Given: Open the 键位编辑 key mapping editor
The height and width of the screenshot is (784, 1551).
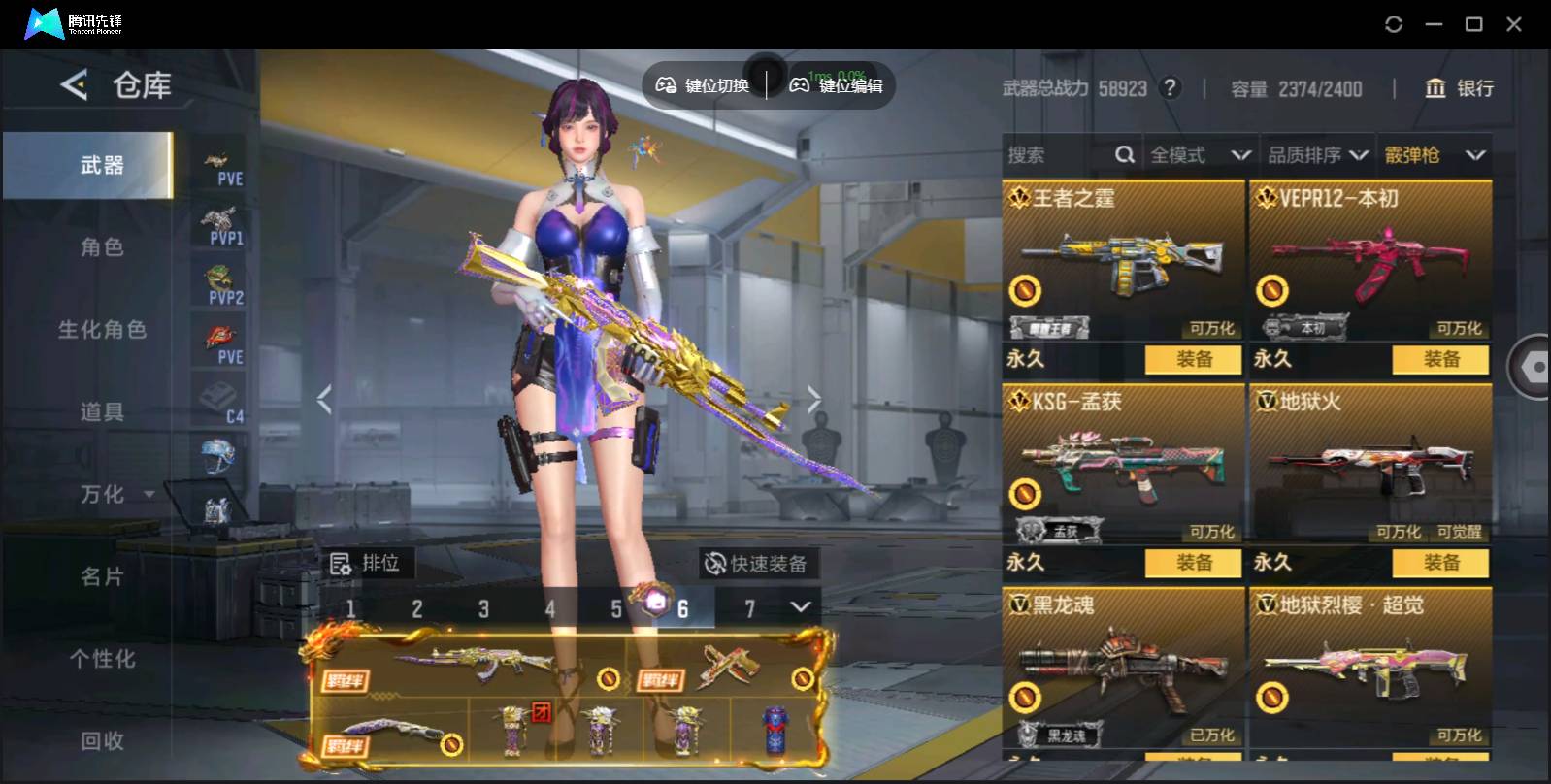Looking at the screenshot, I should pos(837,85).
